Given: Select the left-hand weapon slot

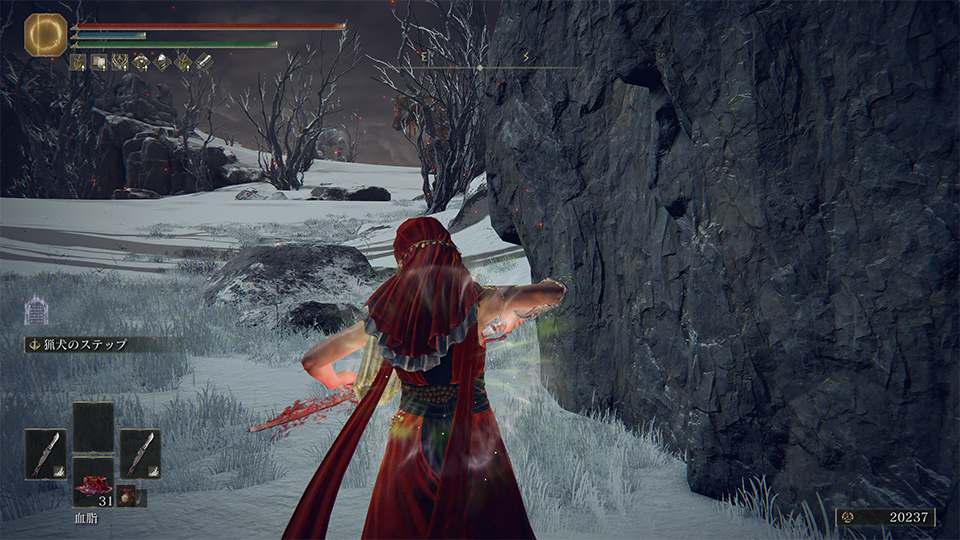Looking at the screenshot, I should coord(45,453).
